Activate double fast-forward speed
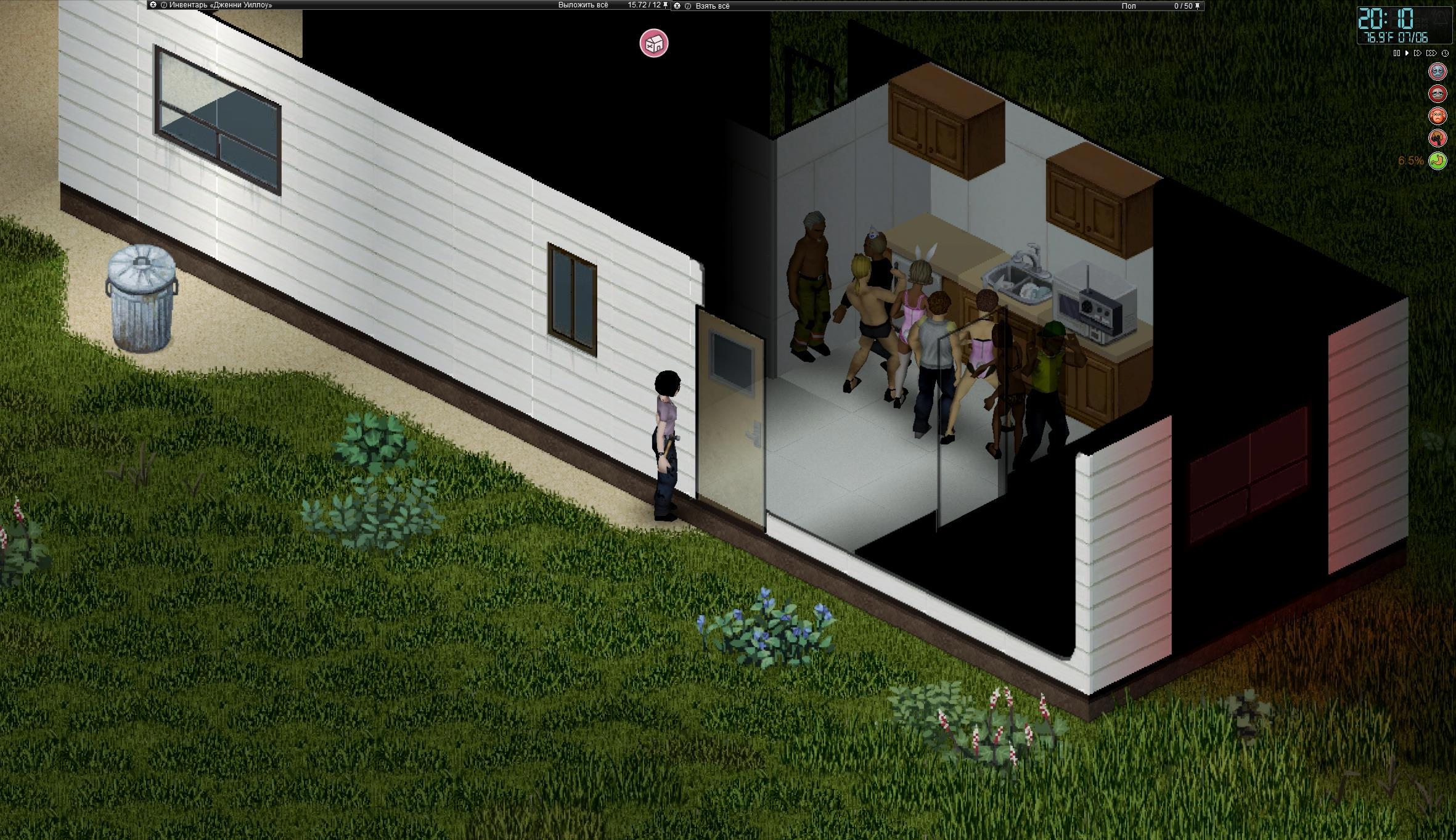Viewport: 1456px width, 840px height. [1418, 54]
